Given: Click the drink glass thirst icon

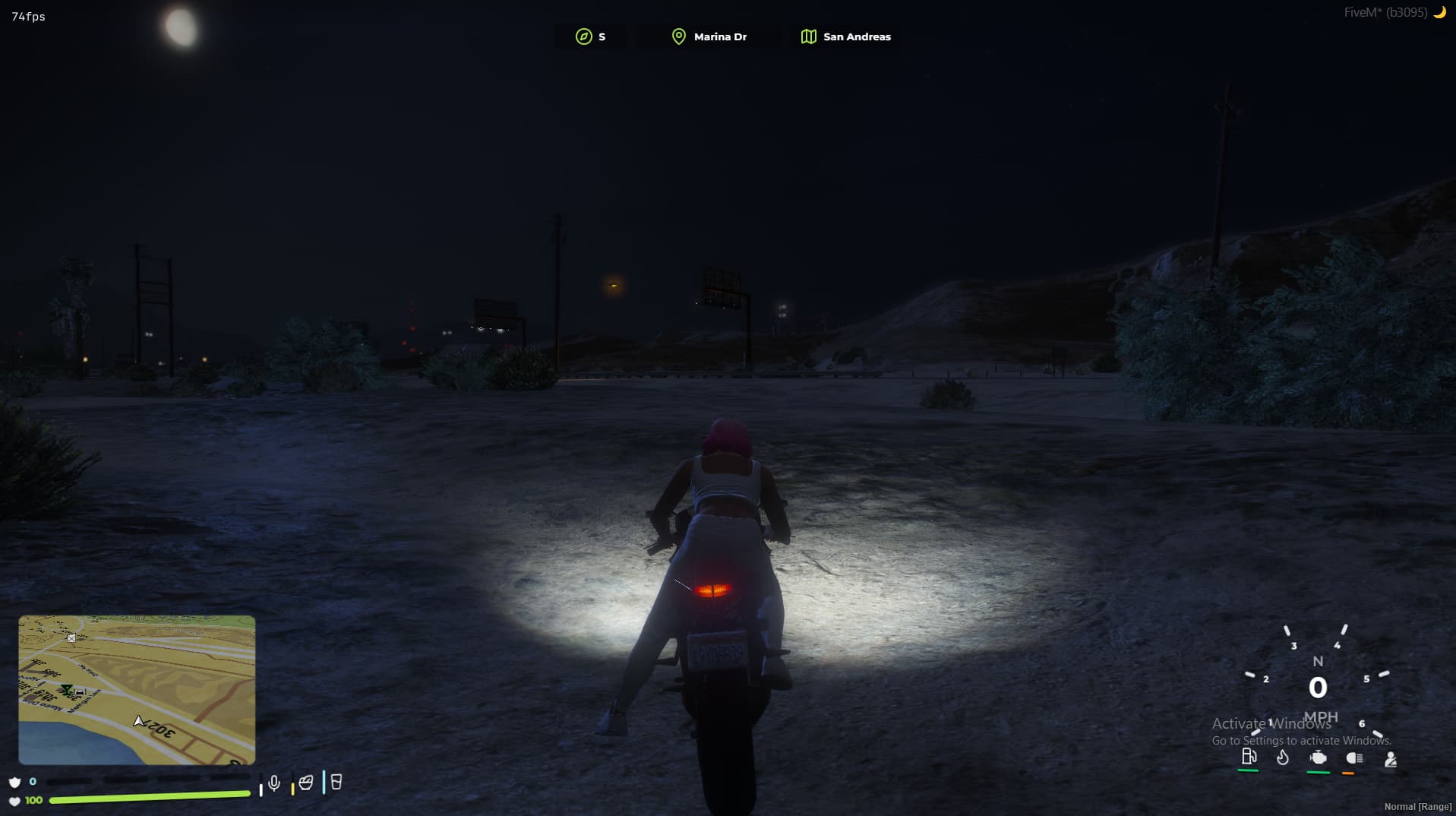Looking at the screenshot, I should [336, 781].
